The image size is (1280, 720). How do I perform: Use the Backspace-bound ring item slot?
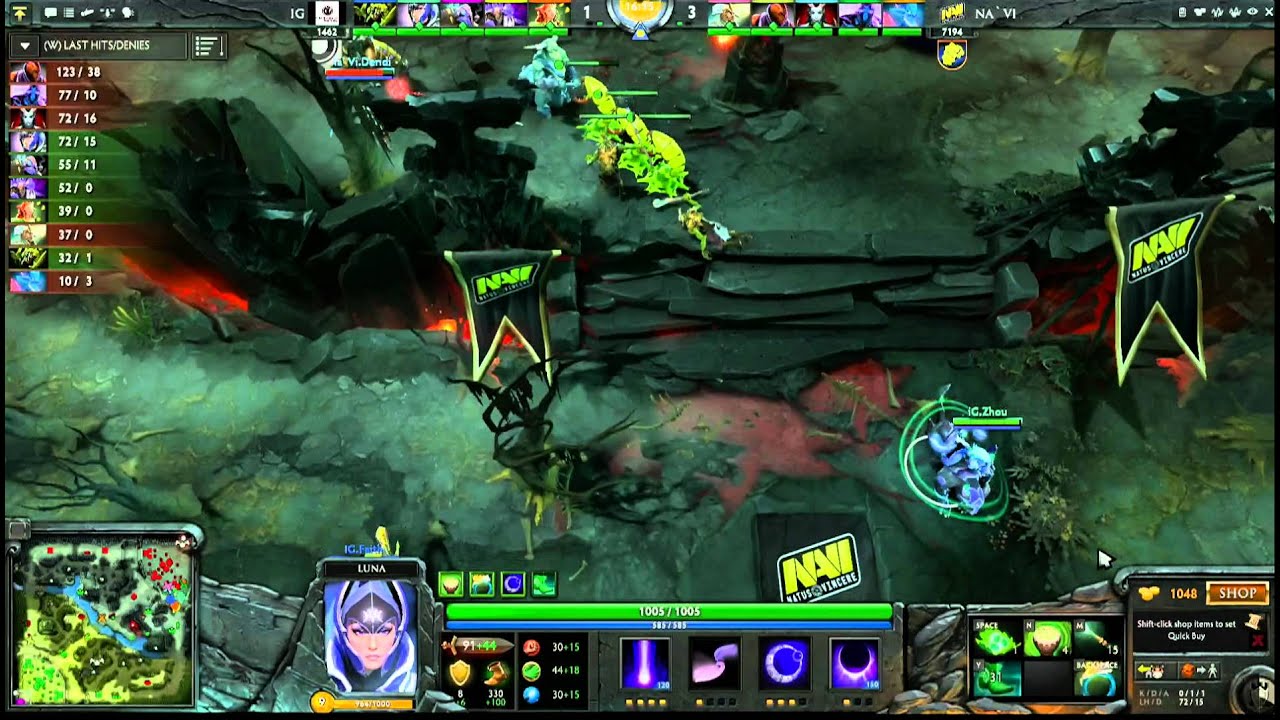[1095, 680]
